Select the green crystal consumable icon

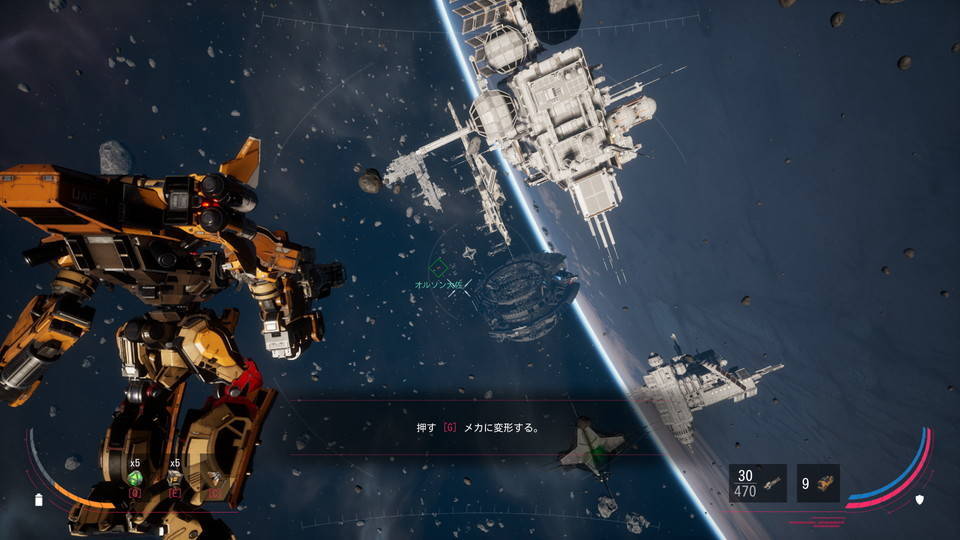click(134, 478)
